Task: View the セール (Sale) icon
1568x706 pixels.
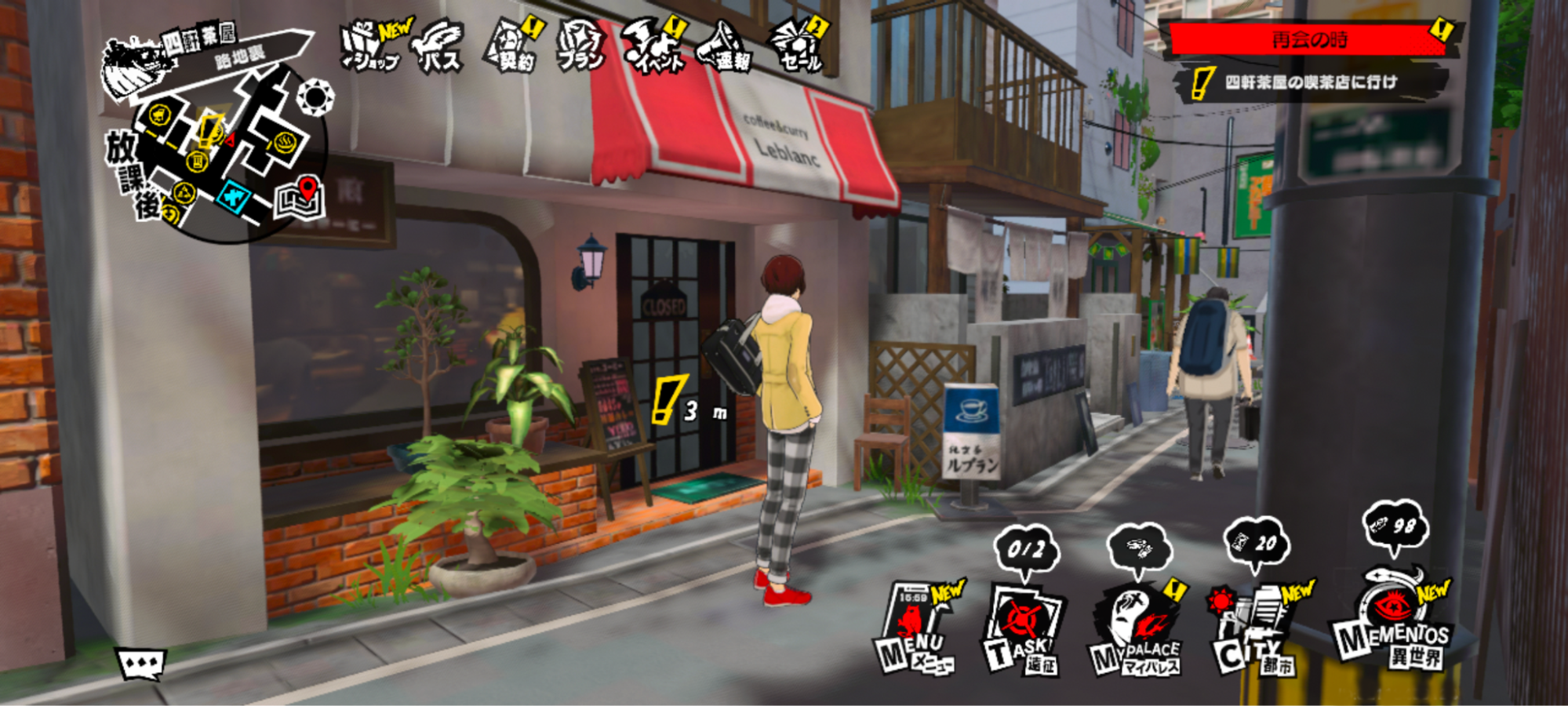Action: point(797,47)
